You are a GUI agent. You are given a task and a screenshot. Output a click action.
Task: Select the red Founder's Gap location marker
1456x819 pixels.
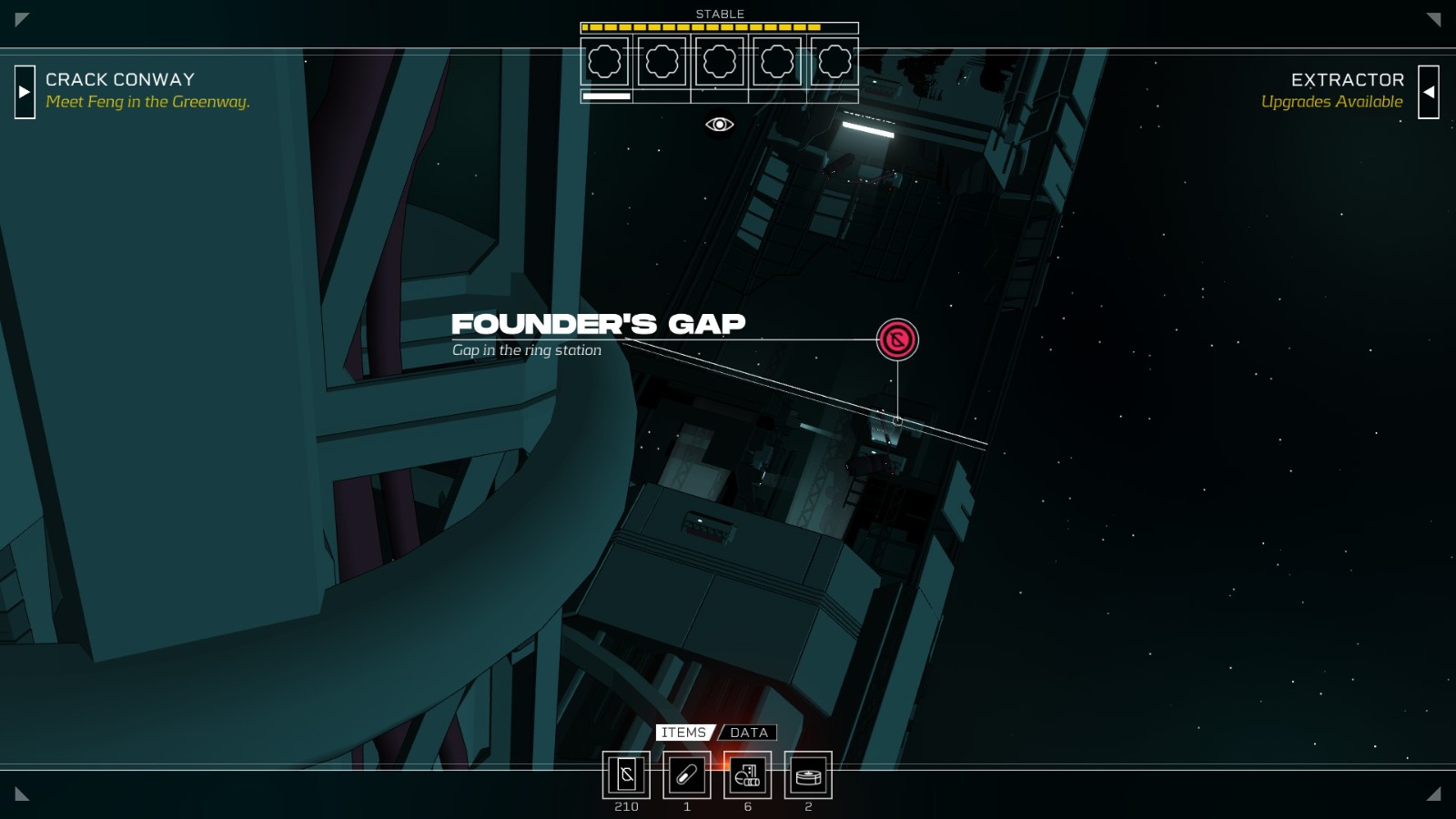(896, 340)
